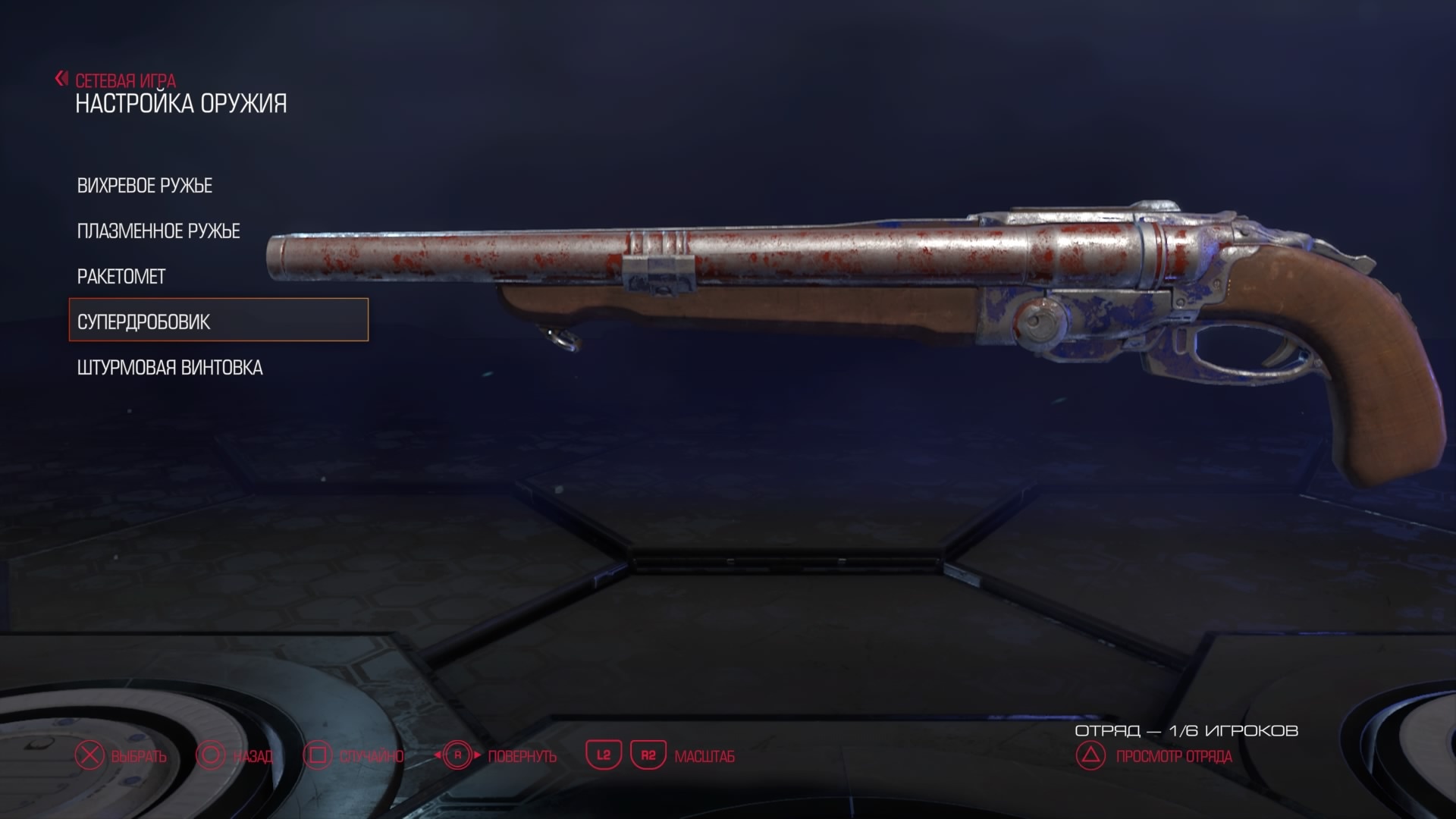Image resolution: width=1456 pixels, height=819 pixels.
Task: Pick Штурмовая винтовка in the weapon list
Action: click(x=170, y=368)
